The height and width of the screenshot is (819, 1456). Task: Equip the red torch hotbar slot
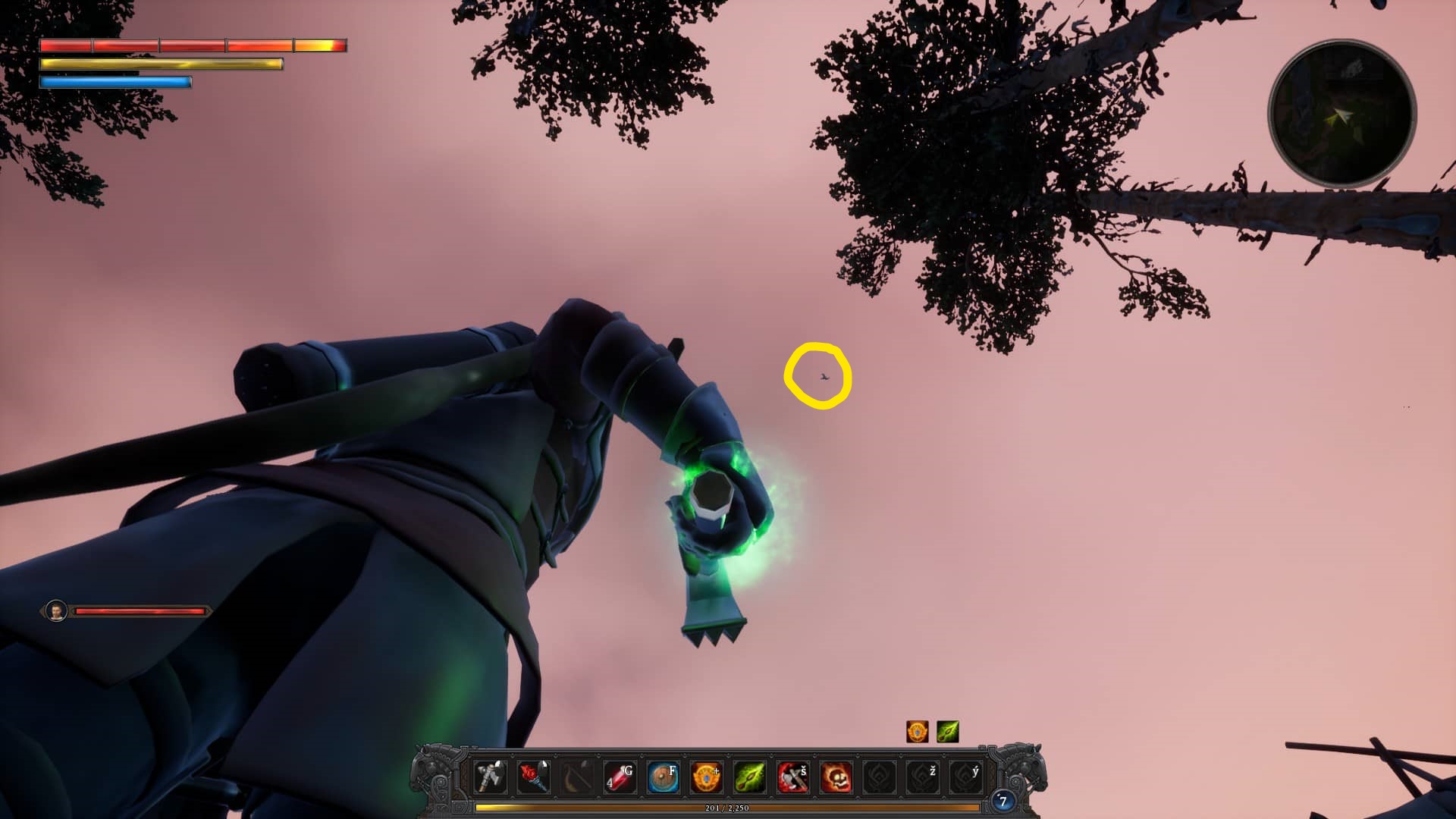[x=533, y=777]
